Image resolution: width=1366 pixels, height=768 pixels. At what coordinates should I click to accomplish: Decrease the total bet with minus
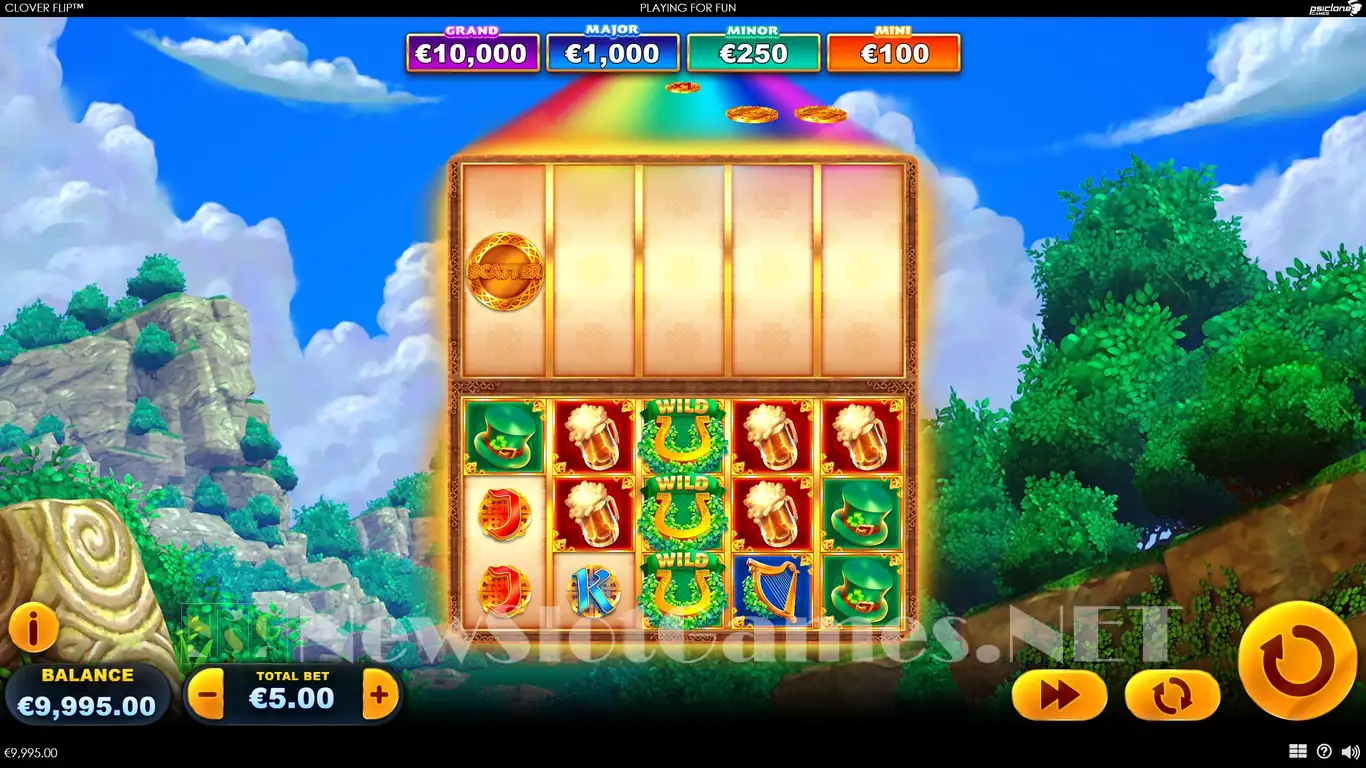click(x=206, y=693)
